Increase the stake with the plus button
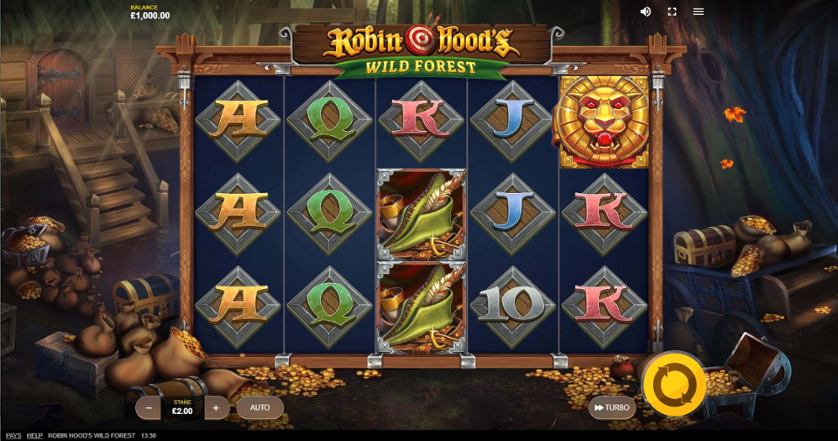The width and height of the screenshot is (838, 441). tap(216, 408)
